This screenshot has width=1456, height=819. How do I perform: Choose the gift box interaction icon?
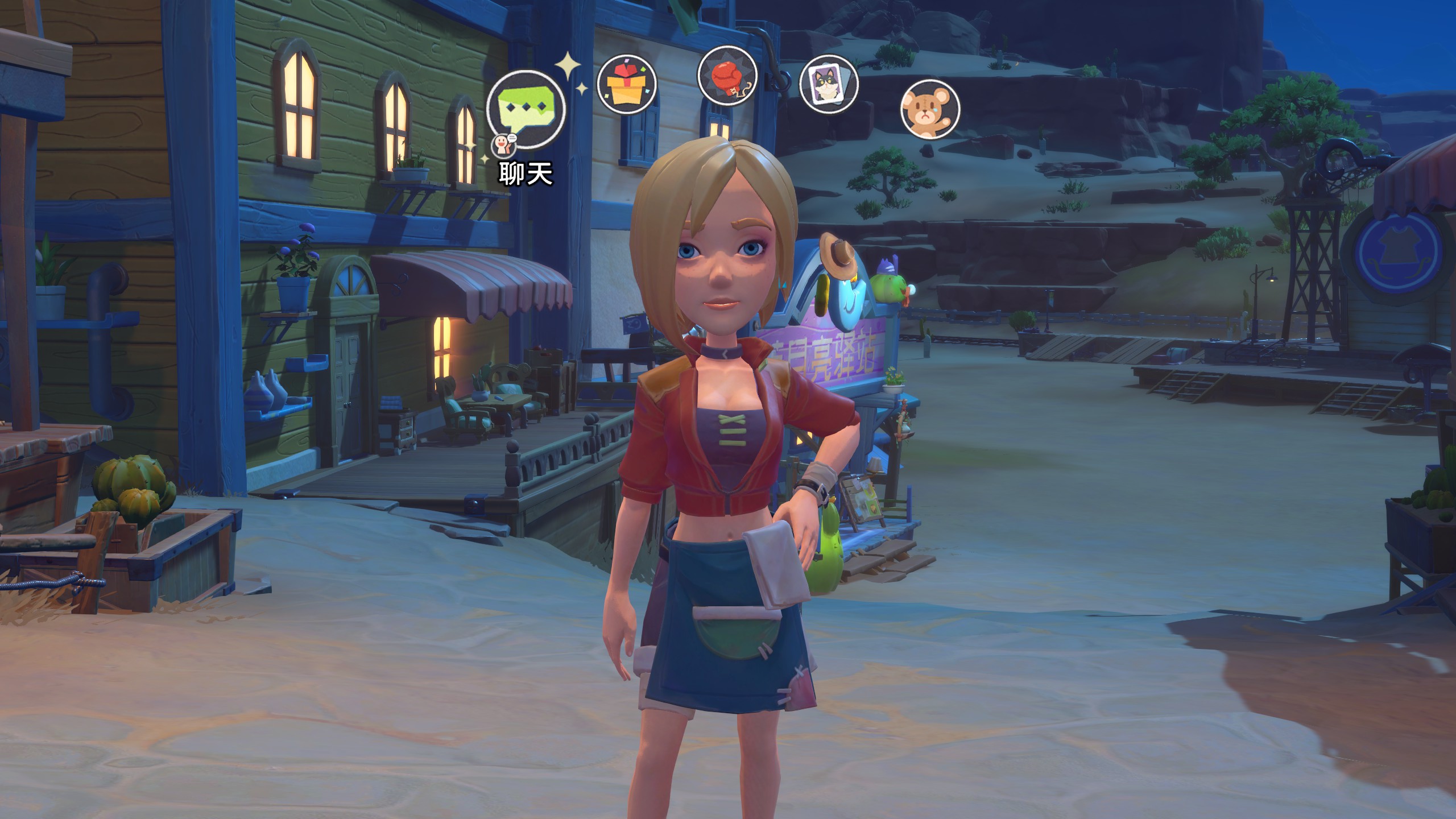(627, 85)
